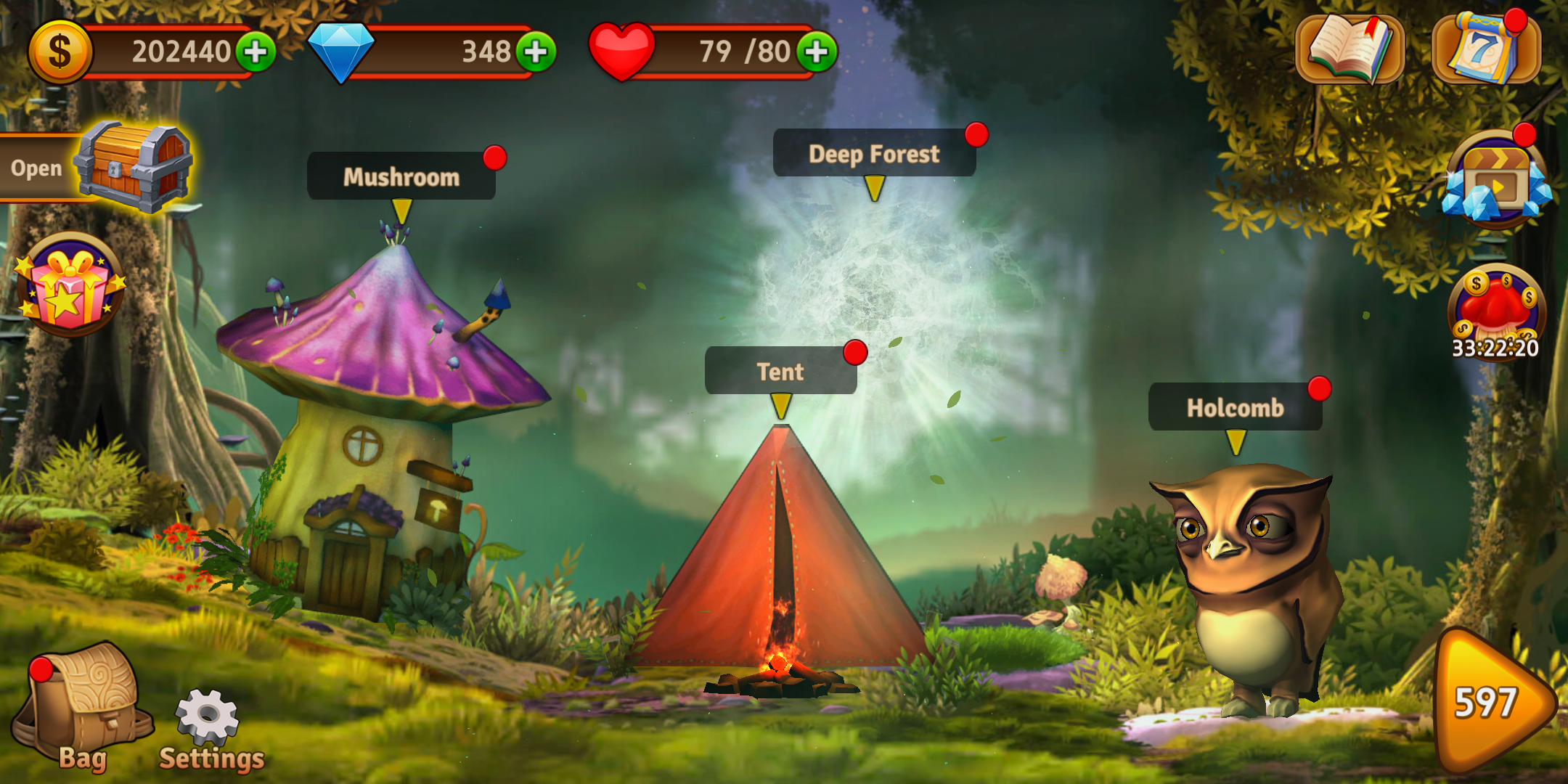Screen dimensions: 1568x784
Task: Add more gold coins with the plus button
Action: pyautogui.click(x=255, y=52)
